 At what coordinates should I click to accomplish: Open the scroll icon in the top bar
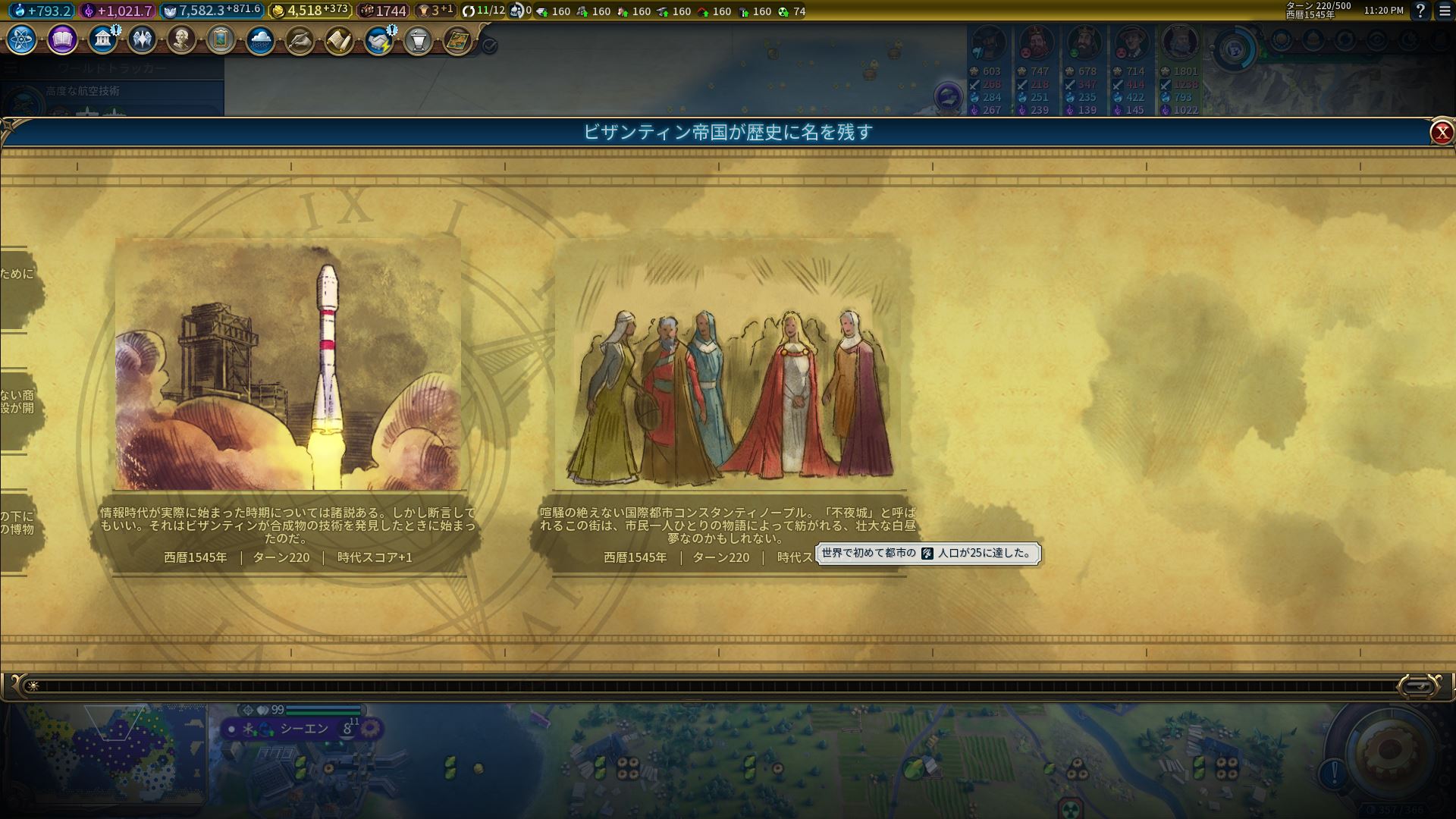coord(339,40)
